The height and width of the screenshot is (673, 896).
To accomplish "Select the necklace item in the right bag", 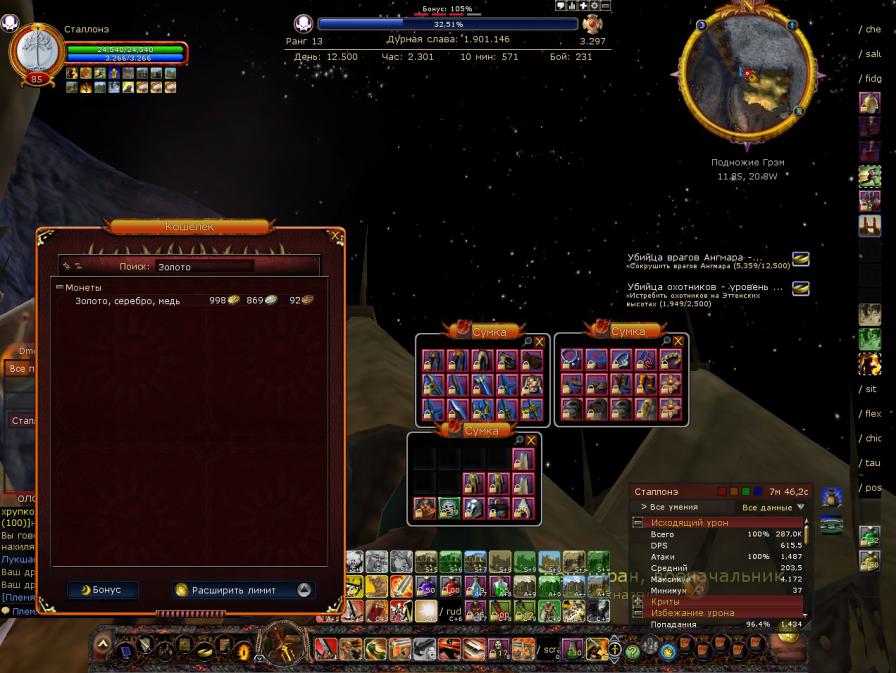I will click(x=572, y=360).
